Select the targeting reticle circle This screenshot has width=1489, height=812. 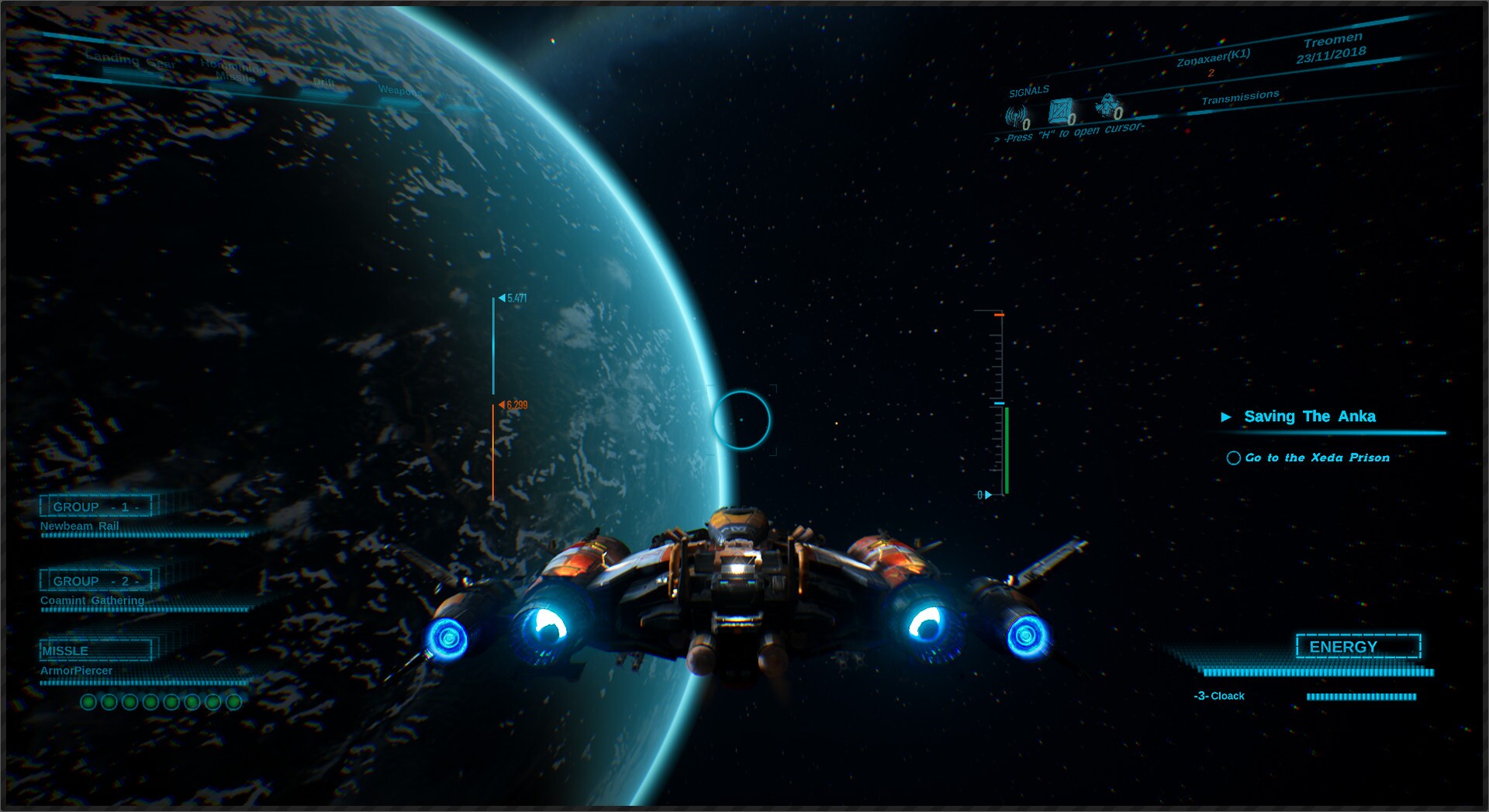tap(741, 419)
